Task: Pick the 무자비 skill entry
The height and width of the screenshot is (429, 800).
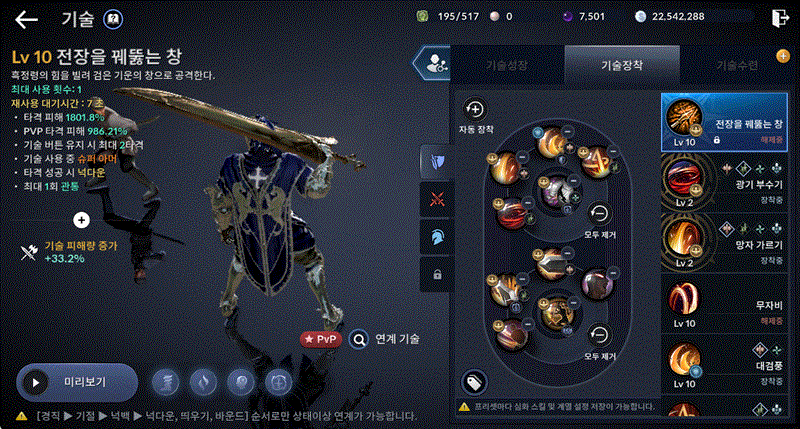Action: 728,299
